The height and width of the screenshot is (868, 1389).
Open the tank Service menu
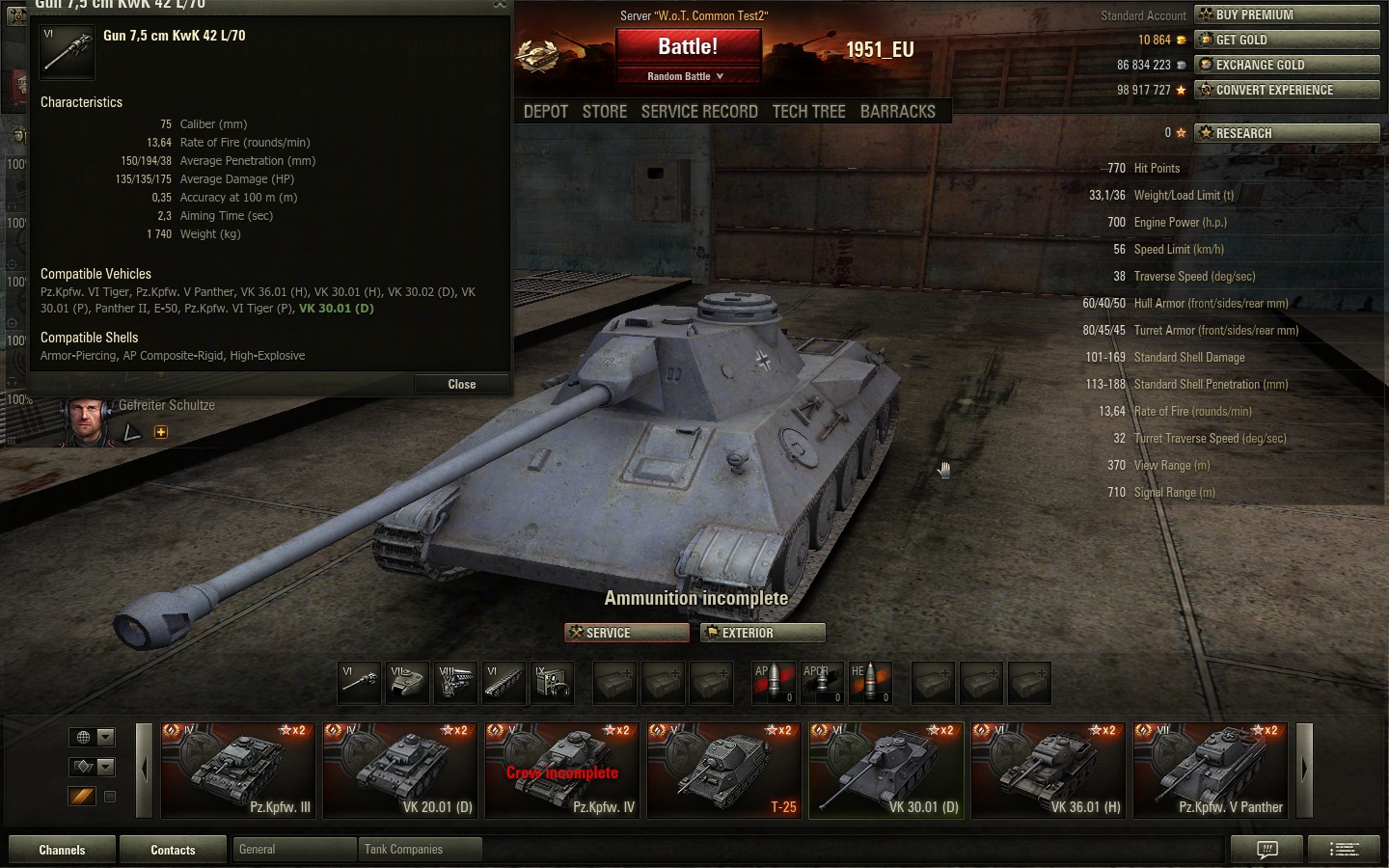coord(626,633)
